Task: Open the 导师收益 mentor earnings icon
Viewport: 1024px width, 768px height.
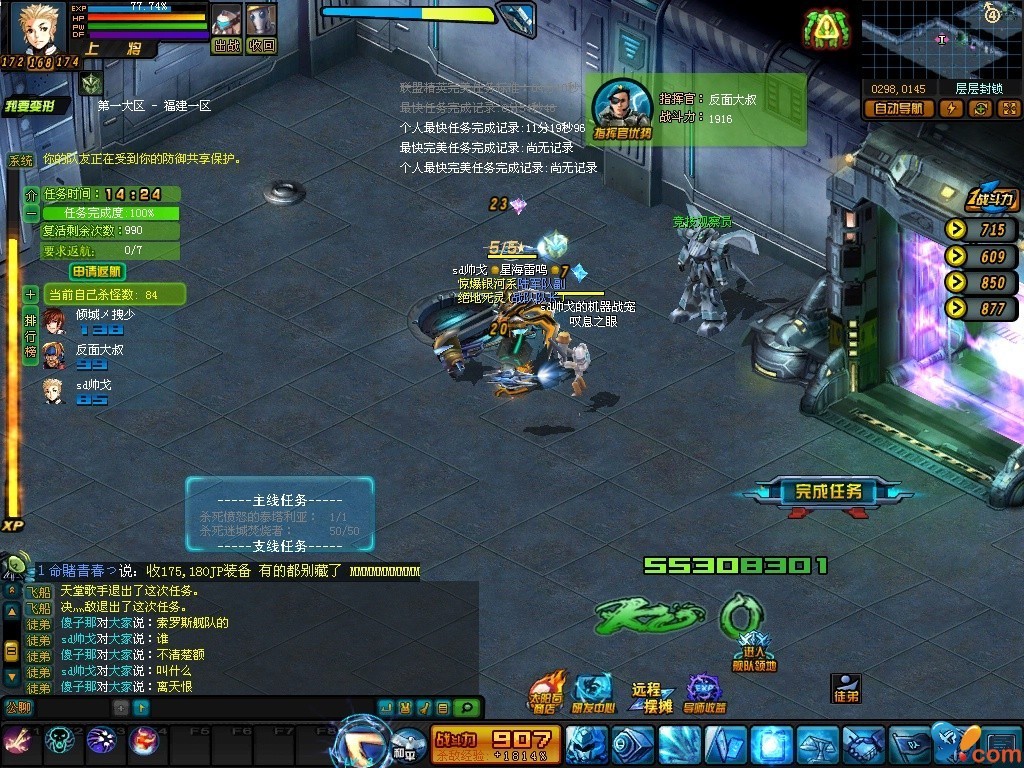Action: coord(704,693)
